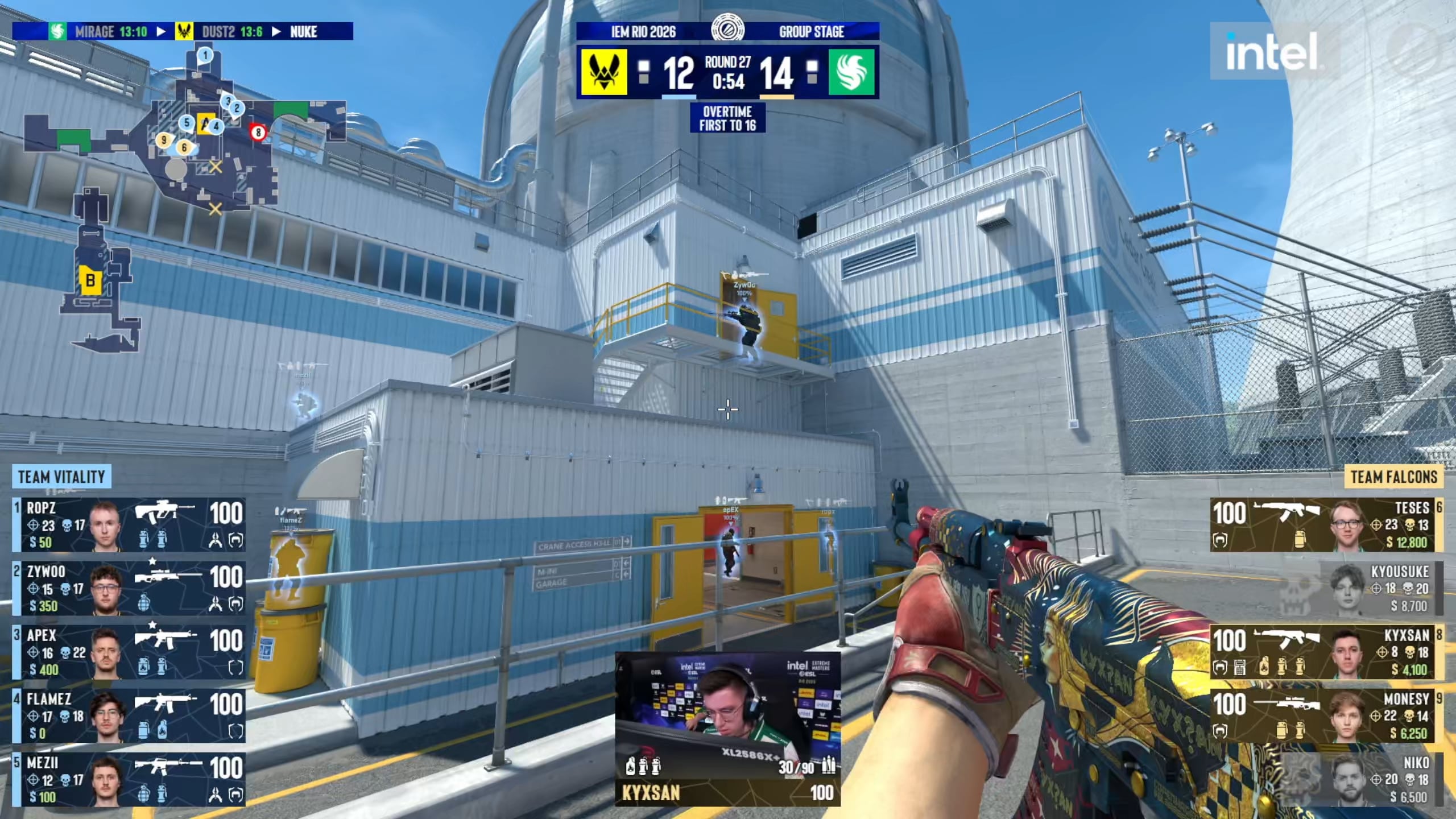
Task: Click the Team Falcons logo on scoreboard
Action: tap(851, 72)
